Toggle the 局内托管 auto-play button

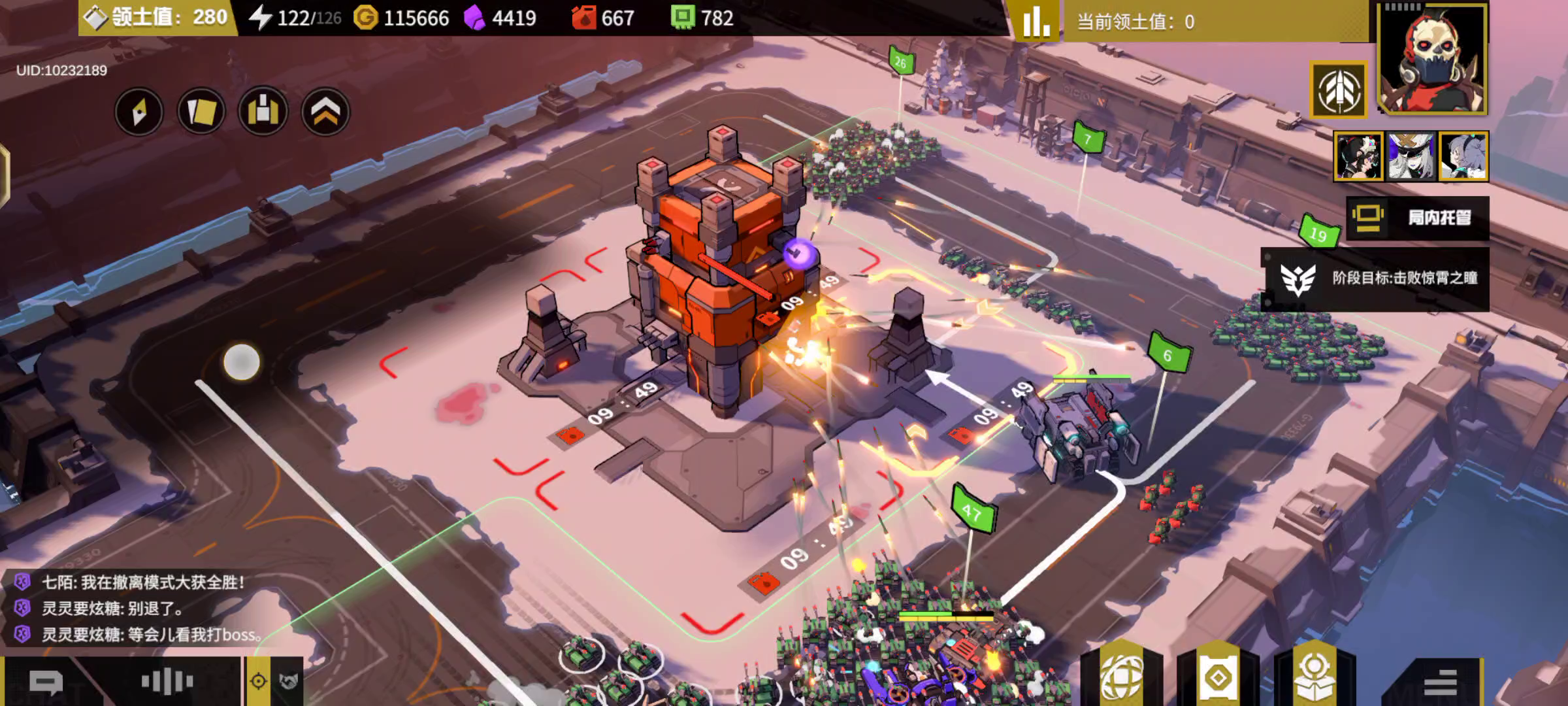coord(1418,218)
